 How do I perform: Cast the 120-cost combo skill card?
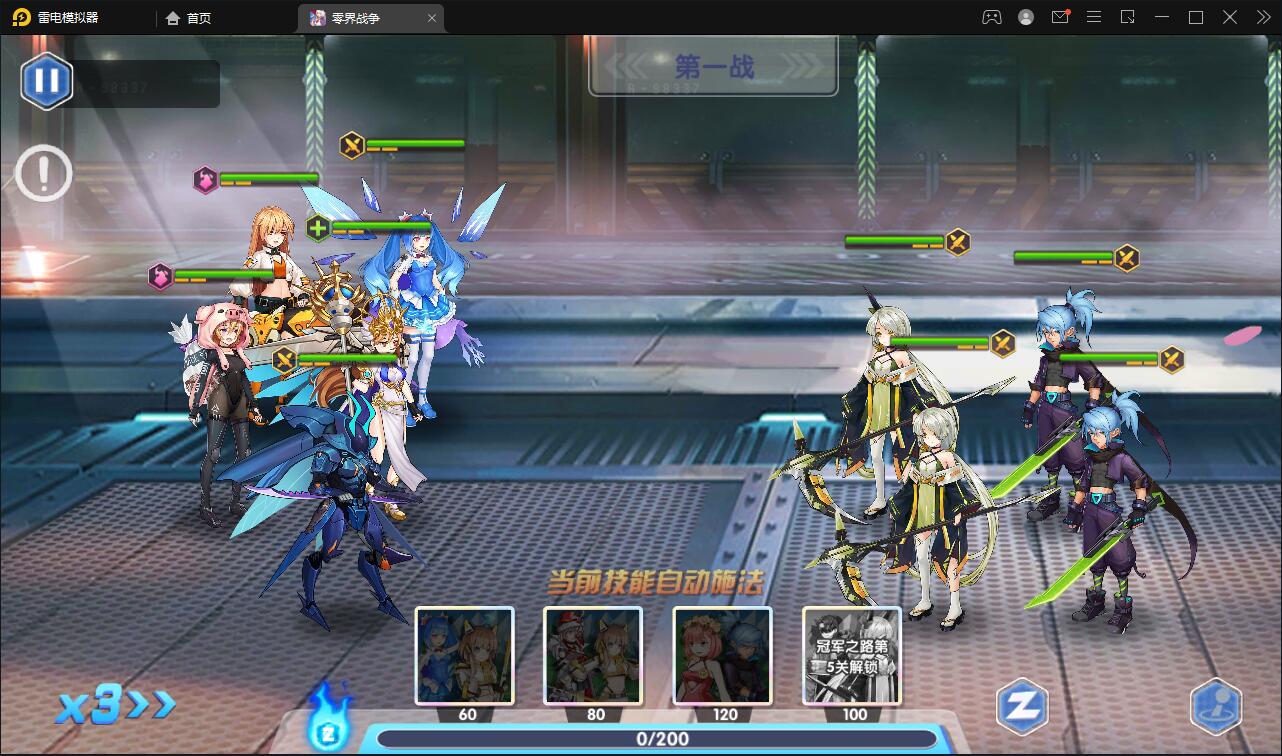[722, 655]
